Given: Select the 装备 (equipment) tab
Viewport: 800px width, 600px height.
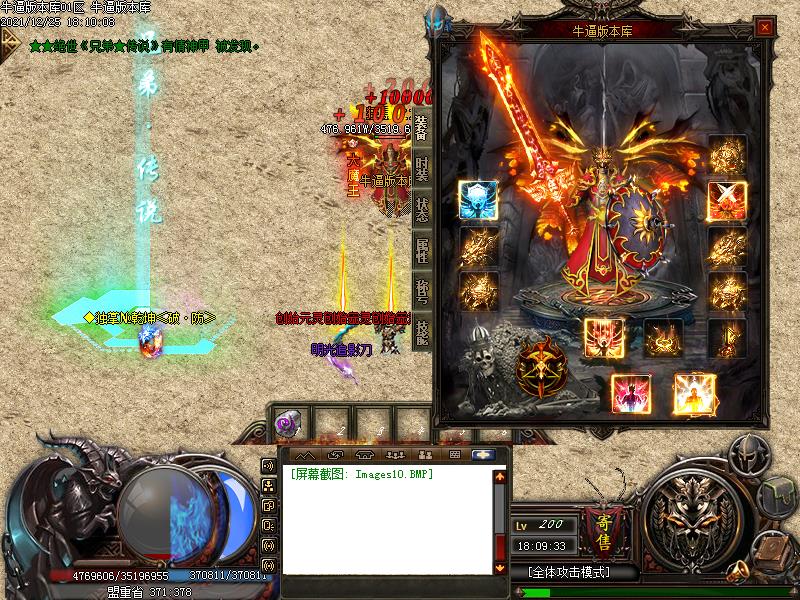Looking at the screenshot, I should point(422,128).
